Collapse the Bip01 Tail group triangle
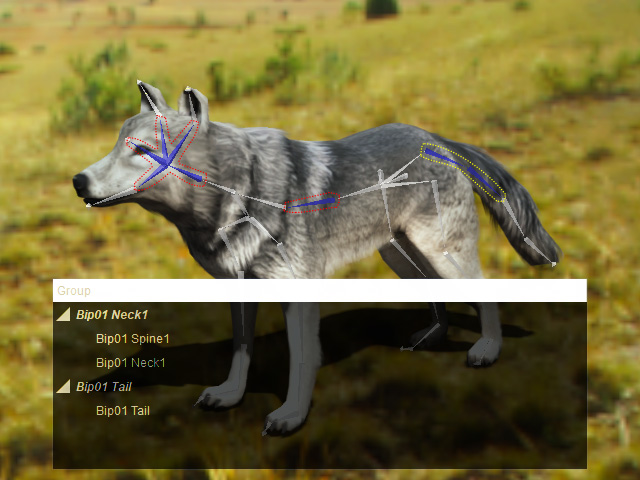The width and height of the screenshot is (640, 480). (x=63, y=387)
